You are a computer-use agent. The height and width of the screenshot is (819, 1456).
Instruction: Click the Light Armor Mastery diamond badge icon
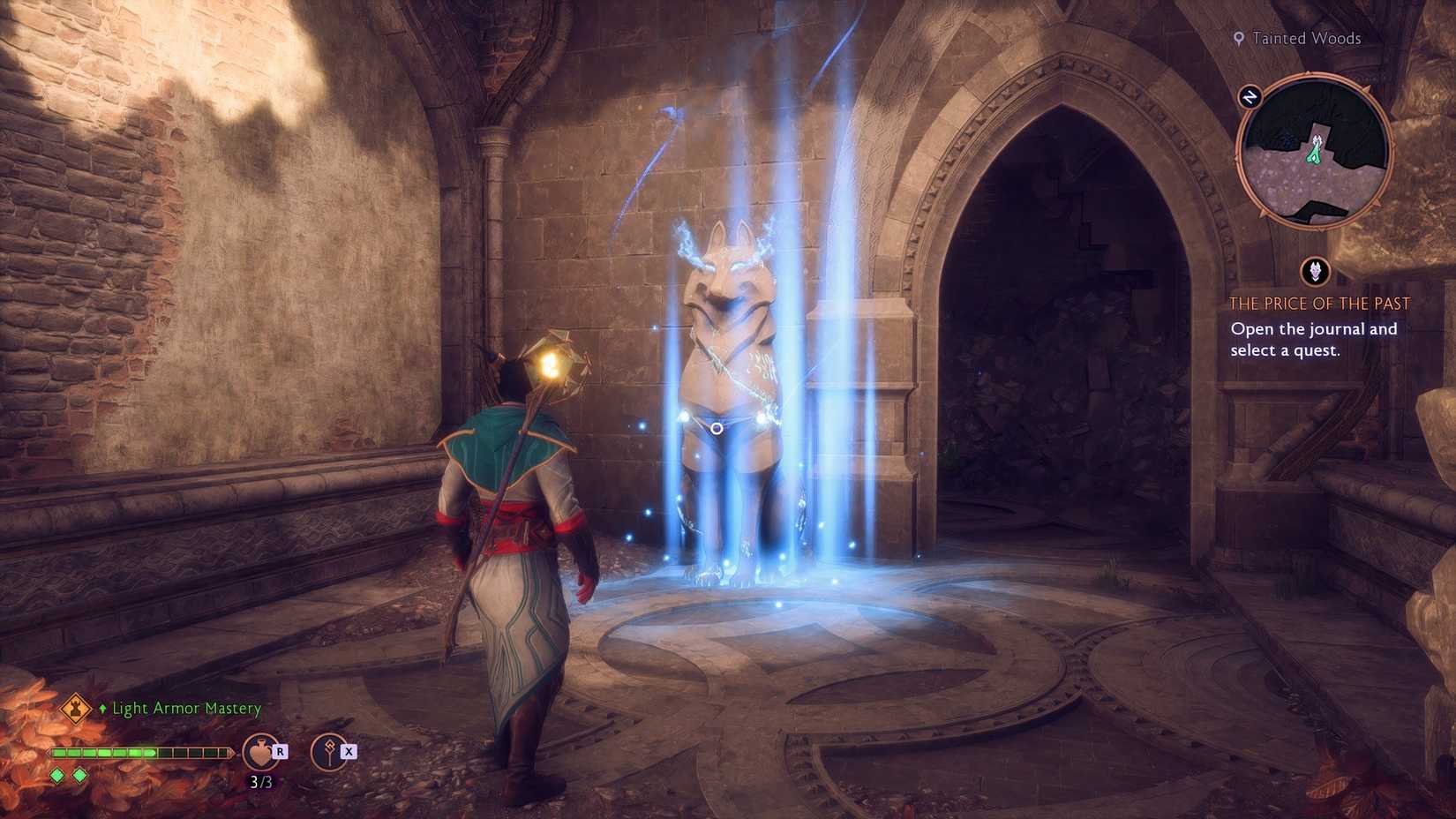coord(74,708)
